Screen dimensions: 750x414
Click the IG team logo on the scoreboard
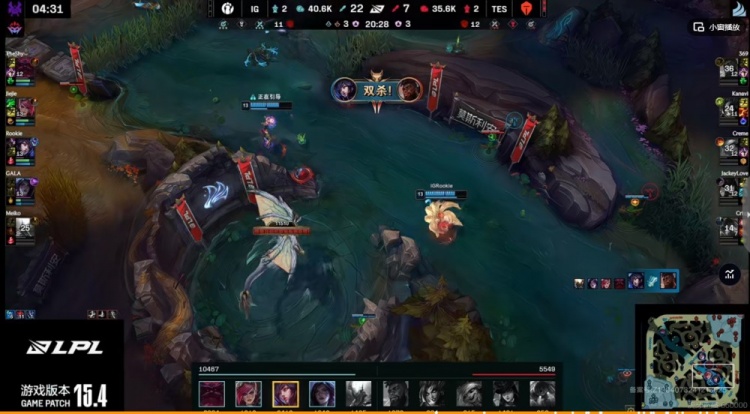tap(228, 9)
